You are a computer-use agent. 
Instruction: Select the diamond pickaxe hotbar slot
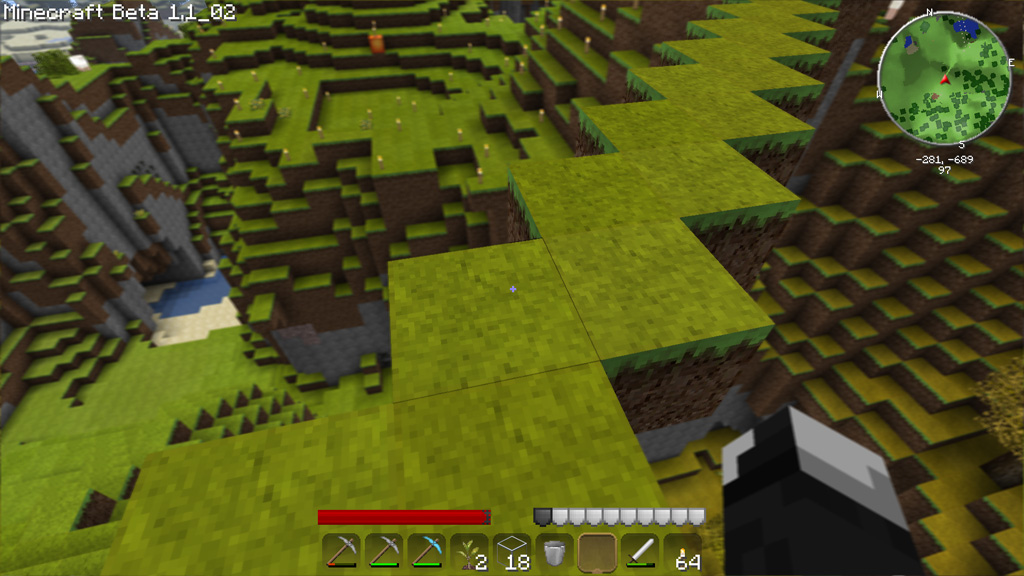pyautogui.click(x=426, y=552)
